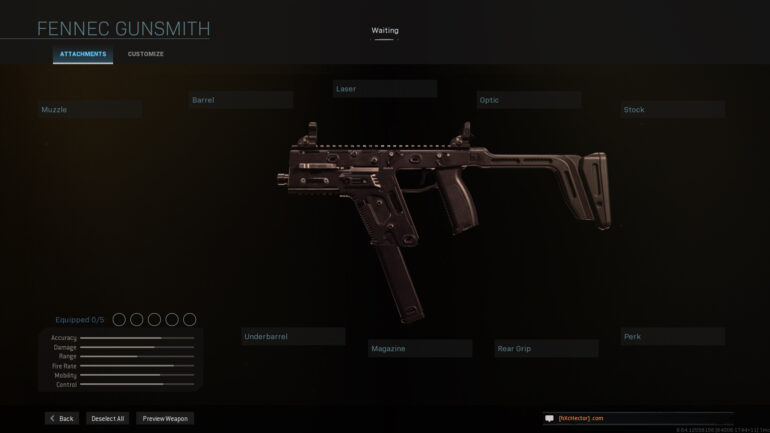This screenshot has width=770, height=433.
Task: Choose the Magazine attachment slot
Action: [420, 349]
